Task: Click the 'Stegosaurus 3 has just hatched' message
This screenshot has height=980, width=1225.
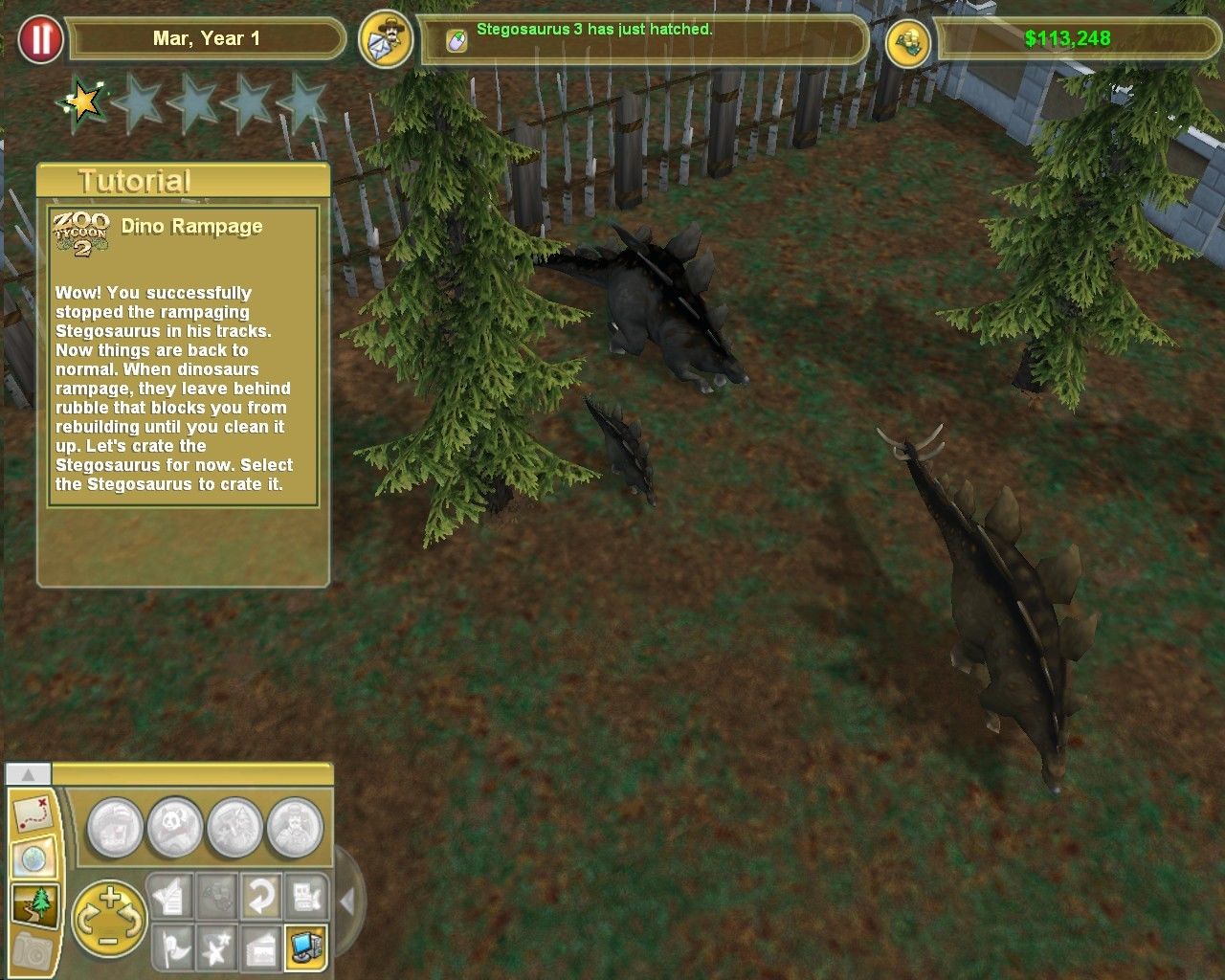Action: pyautogui.click(x=593, y=30)
